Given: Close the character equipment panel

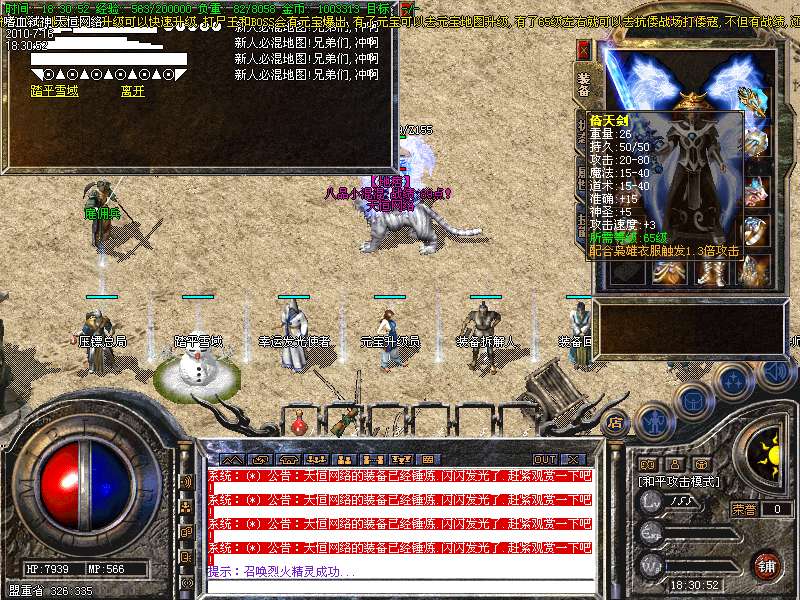Looking at the screenshot, I should [x=584, y=49].
